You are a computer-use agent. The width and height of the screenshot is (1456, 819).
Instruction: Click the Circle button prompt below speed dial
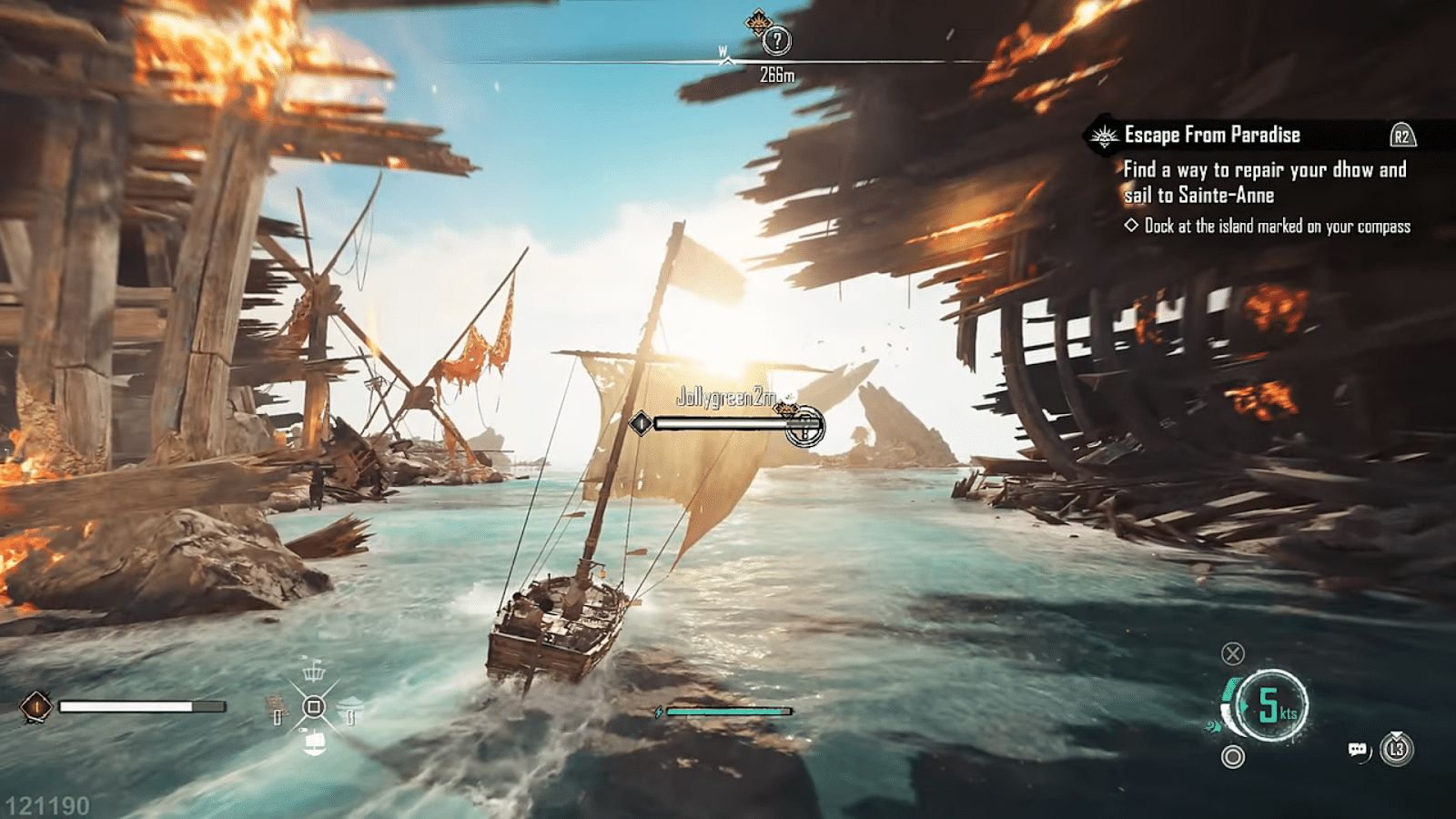(x=1234, y=754)
